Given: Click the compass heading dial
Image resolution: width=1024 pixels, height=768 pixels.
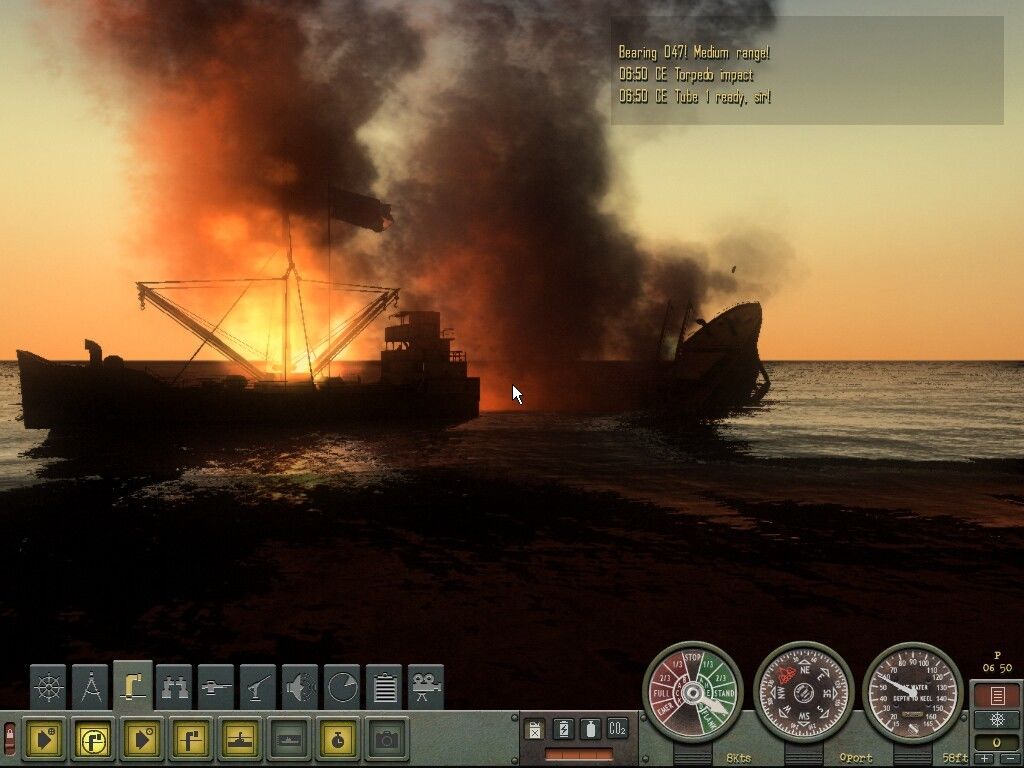Looking at the screenshot, I should click(x=803, y=692).
